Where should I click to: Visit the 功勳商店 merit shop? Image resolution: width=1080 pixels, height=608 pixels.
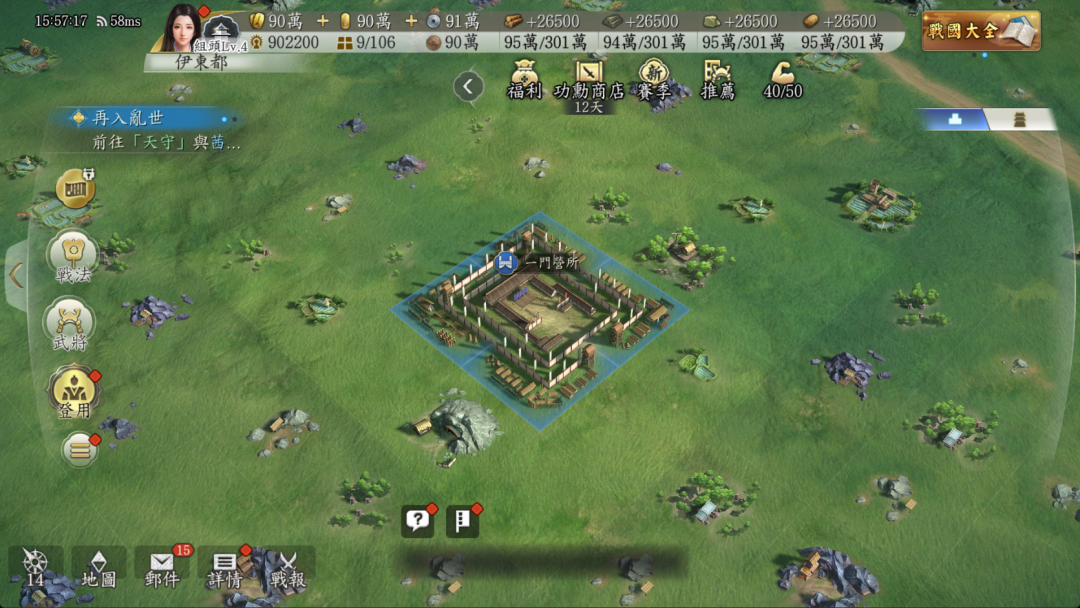pyautogui.click(x=589, y=80)
